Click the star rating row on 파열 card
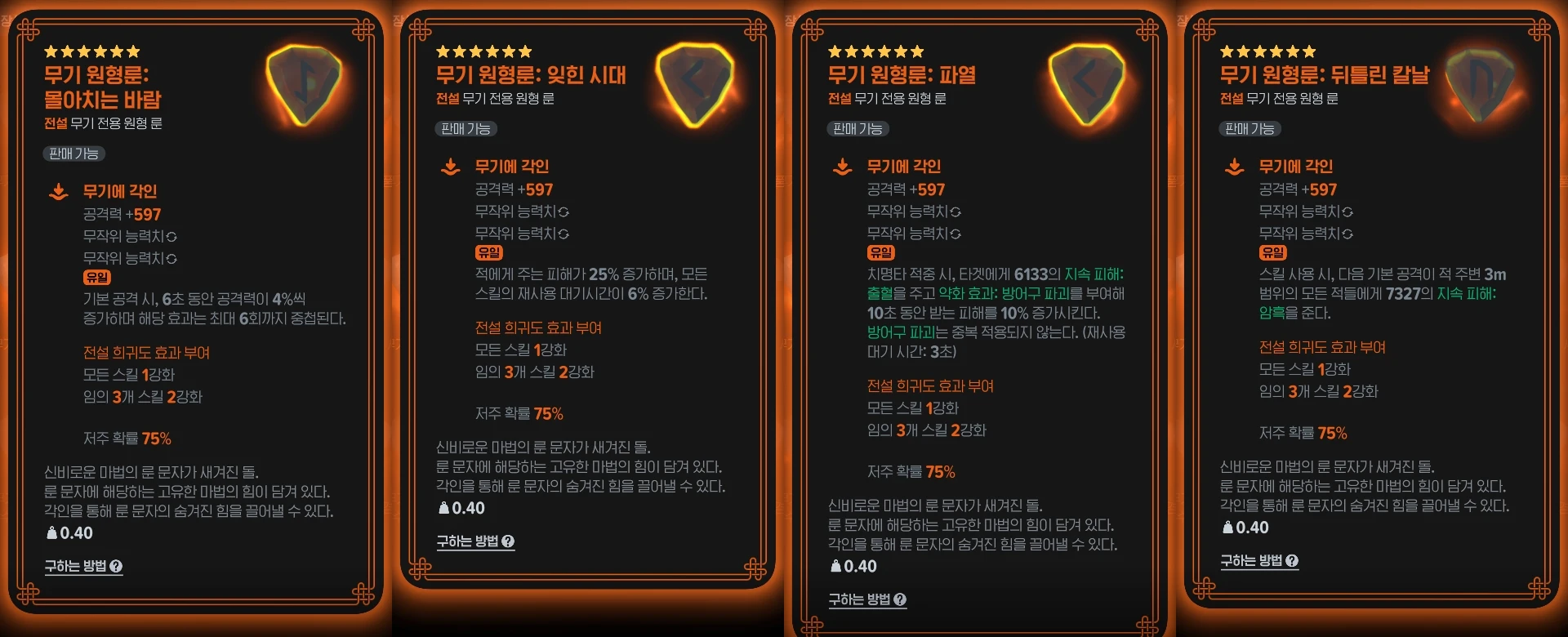 873,50
